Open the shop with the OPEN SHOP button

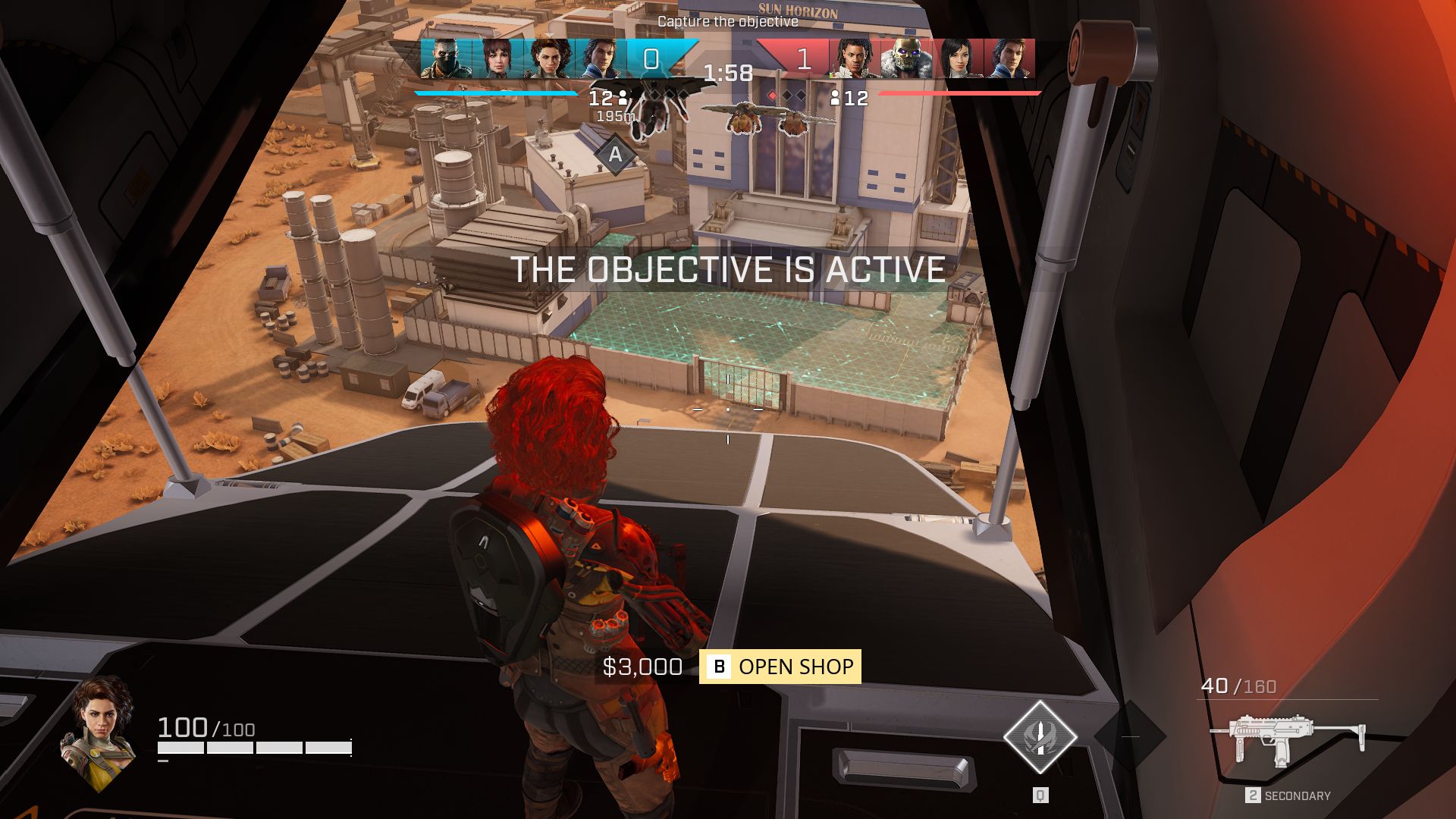click(x=780, y=667)
